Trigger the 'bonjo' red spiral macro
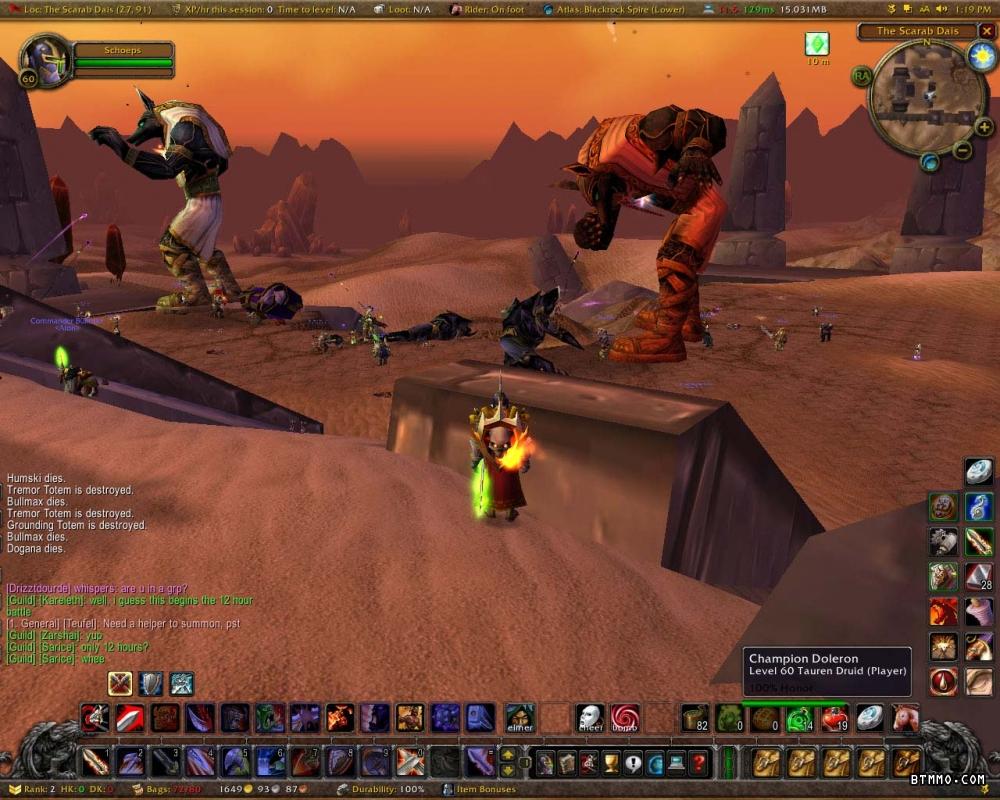The height and width of the screenshot is (800, 1000). (x=625, y=718)
